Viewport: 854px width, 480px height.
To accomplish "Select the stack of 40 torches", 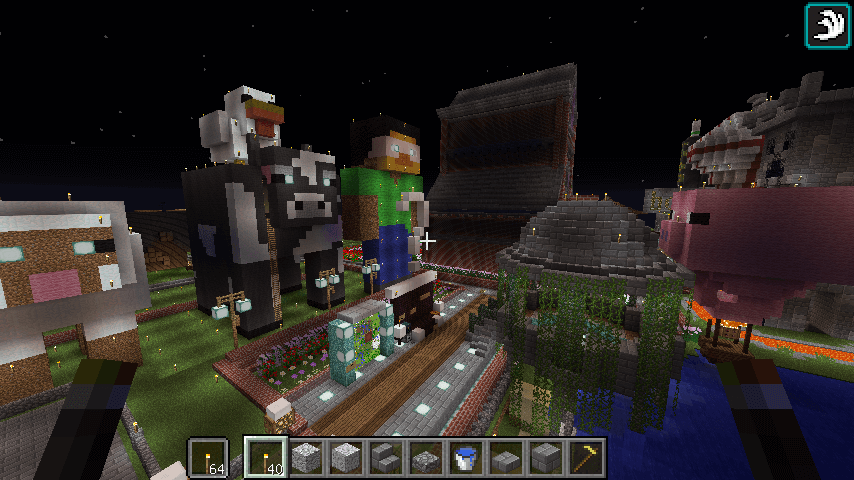I will (x=265, y=457).
